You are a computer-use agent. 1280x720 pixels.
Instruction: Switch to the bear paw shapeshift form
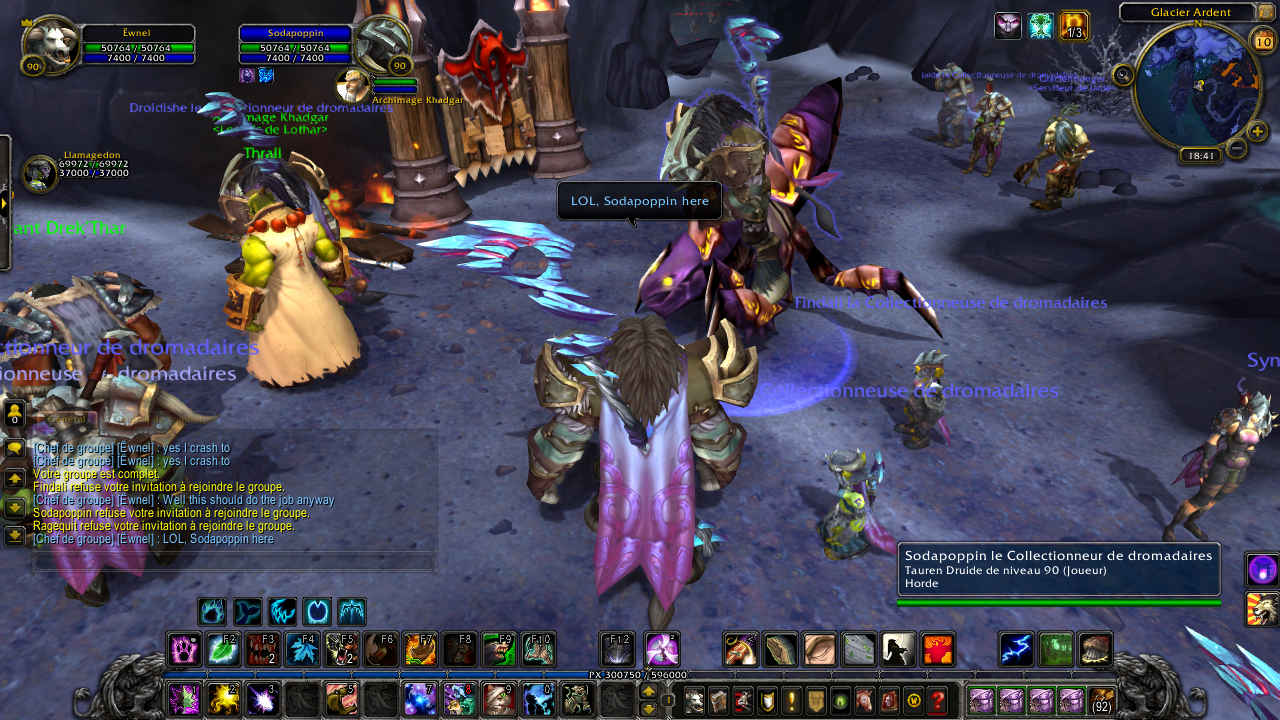(x=212, y=612)
